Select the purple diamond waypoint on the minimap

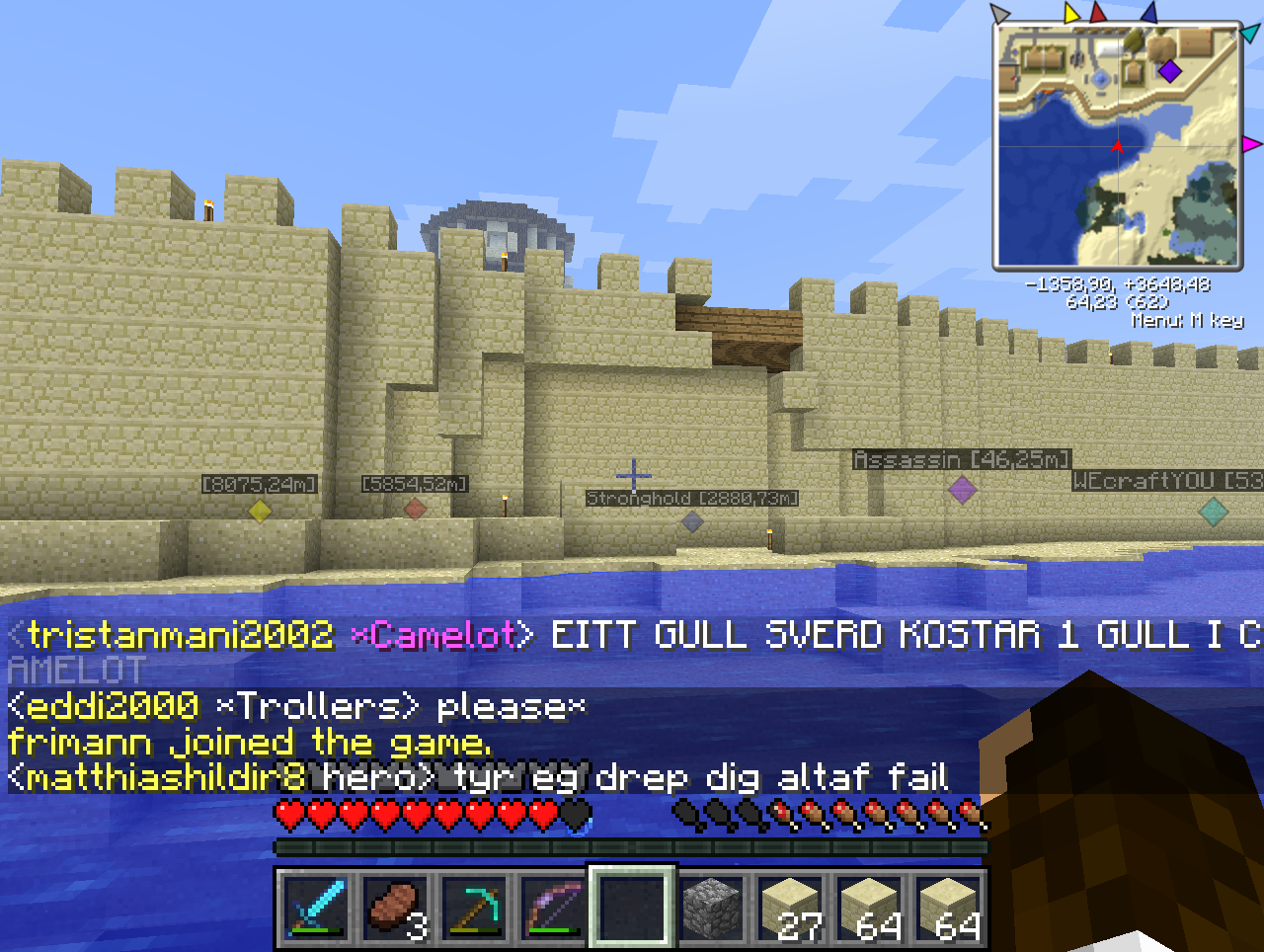[x=1170, y=71]
